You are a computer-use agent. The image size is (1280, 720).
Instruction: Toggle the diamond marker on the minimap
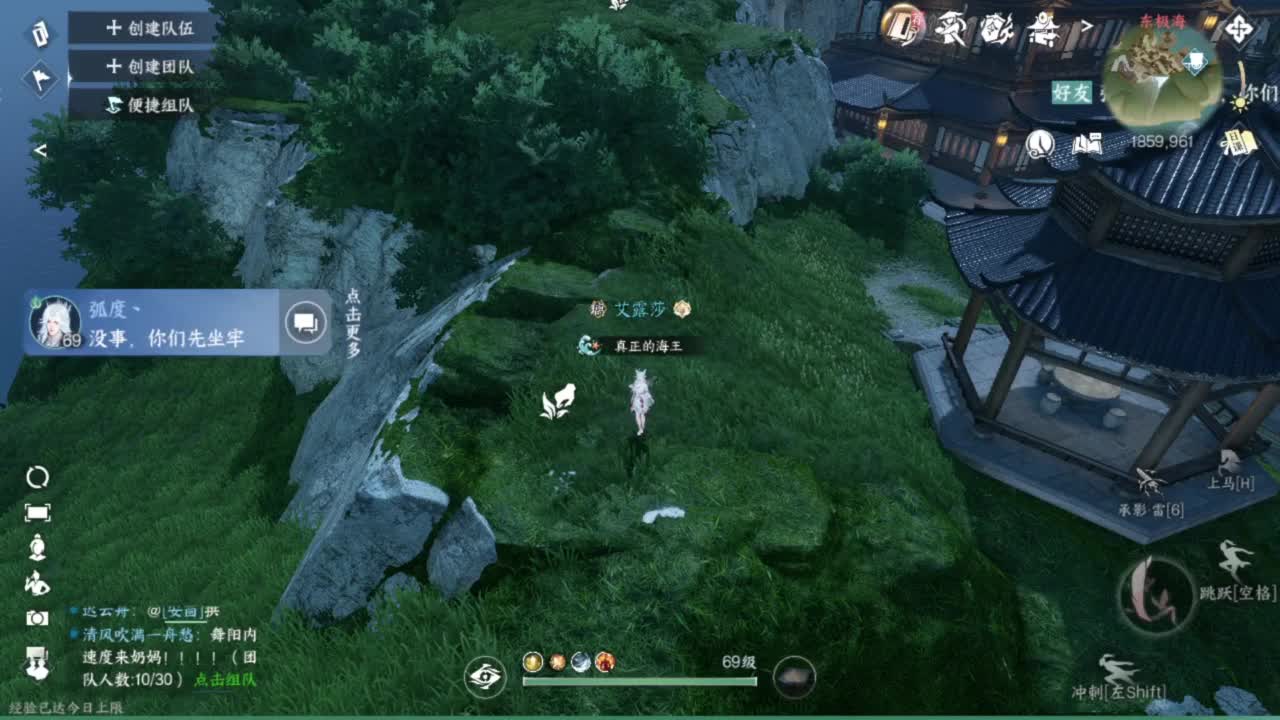(x=1195, y=61)
